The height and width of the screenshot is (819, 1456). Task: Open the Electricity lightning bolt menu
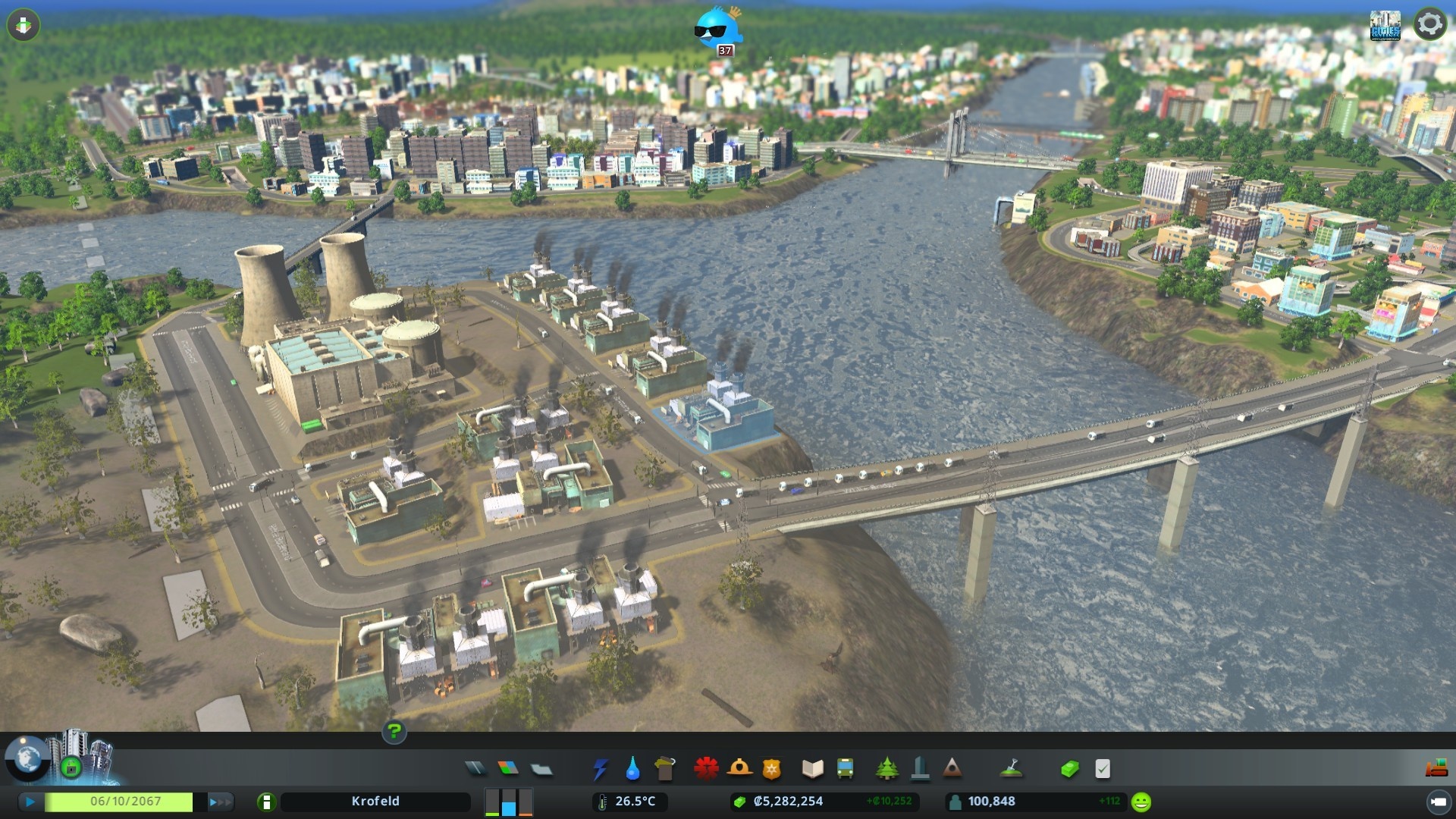(x=600, y=769)
